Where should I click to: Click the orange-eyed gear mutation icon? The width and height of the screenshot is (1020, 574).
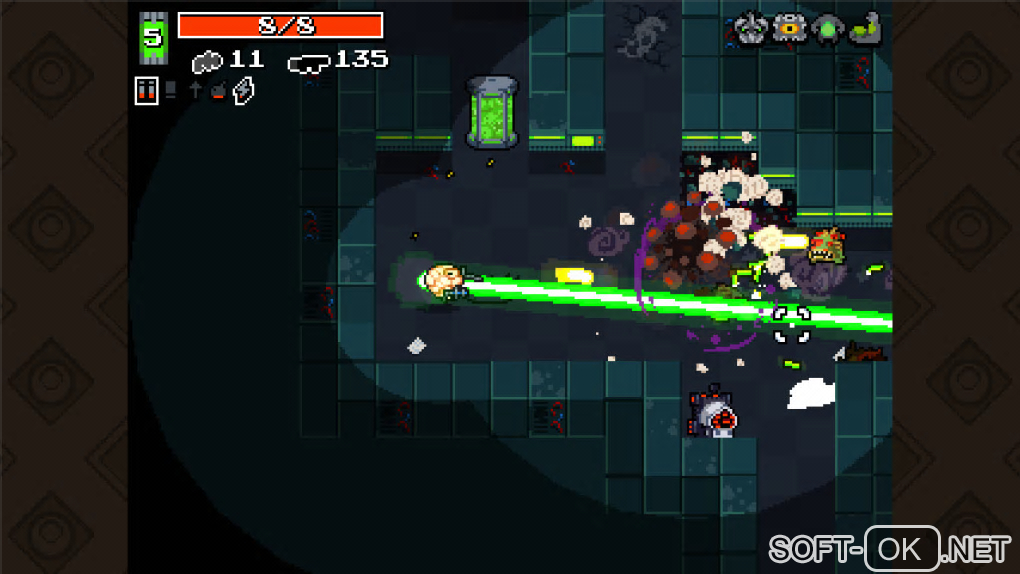[x=790, y=28]
